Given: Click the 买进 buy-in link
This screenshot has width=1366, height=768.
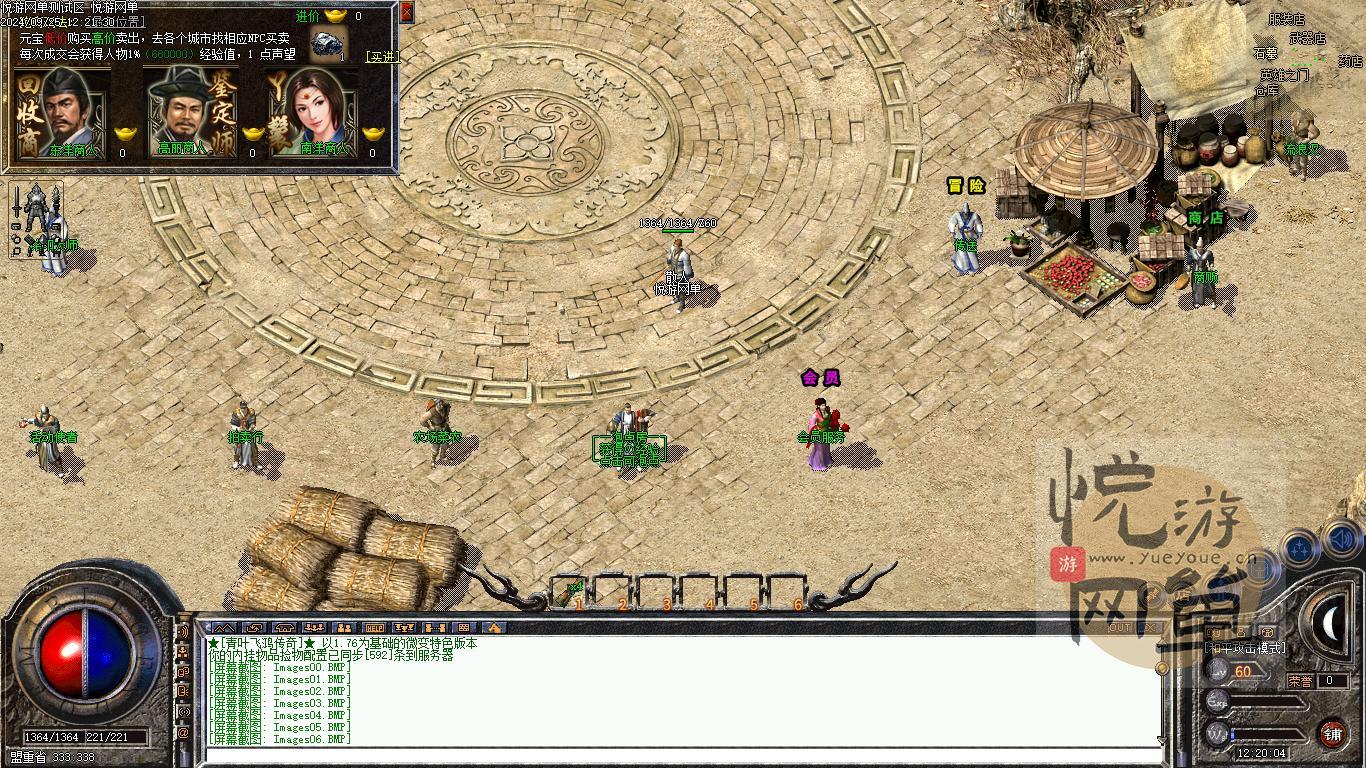Looking at the screenshot, I should tap(382, 57).
